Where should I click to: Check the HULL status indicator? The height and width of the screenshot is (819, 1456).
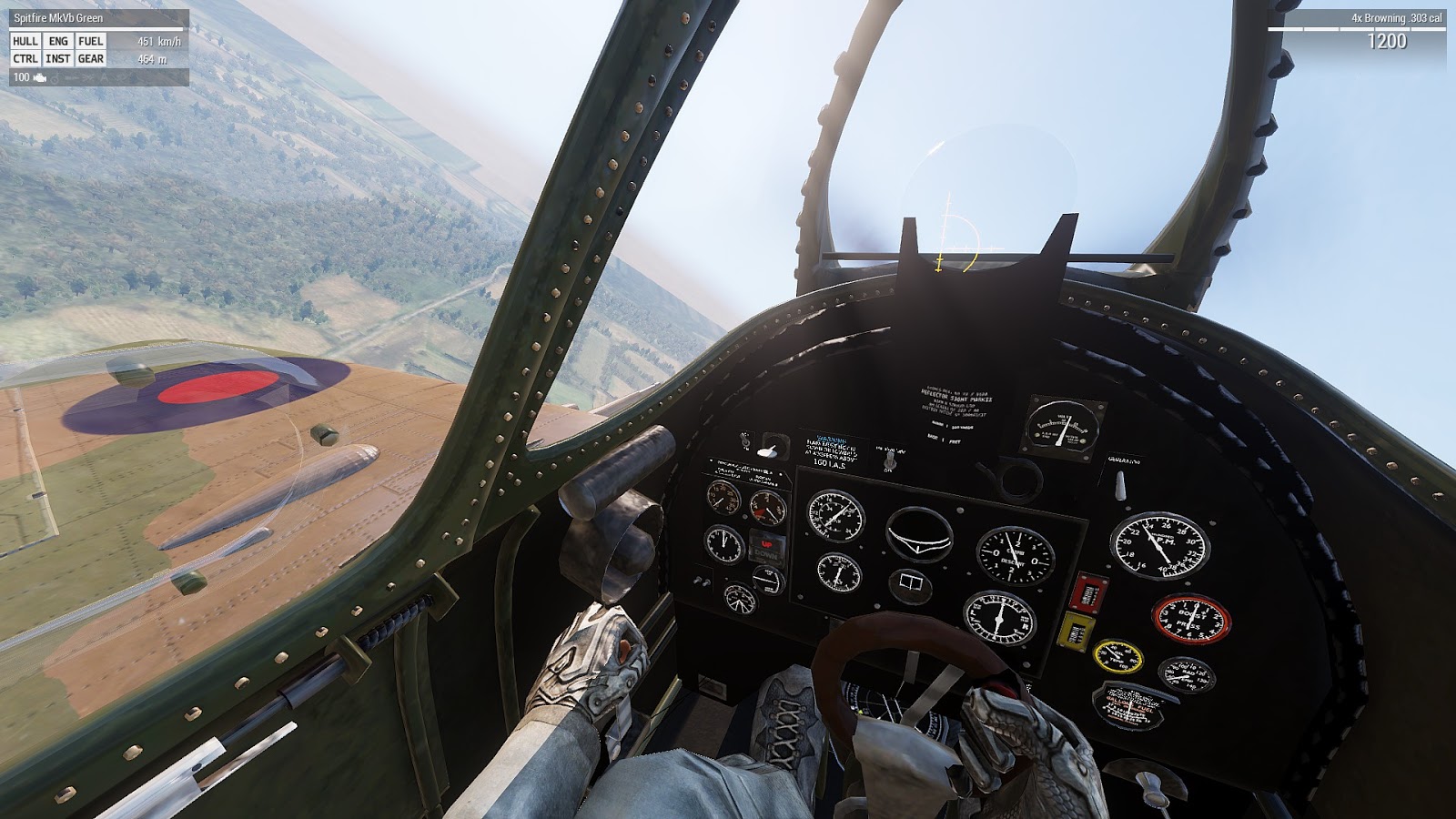(25, 42)
